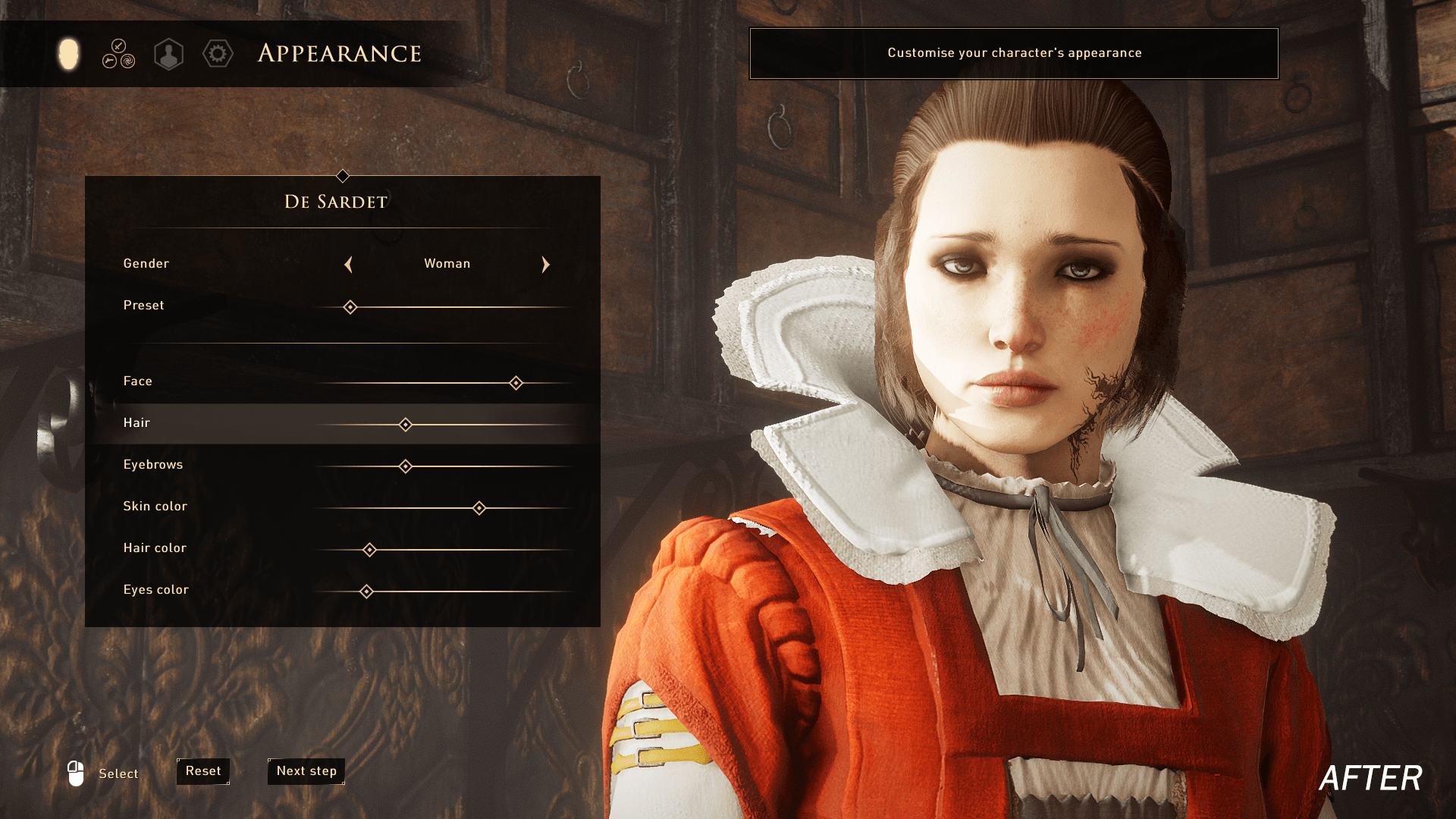This screenshot has height=819, width=1456.
Task: Switch to the skills tab icon
Action: [x=118, y=54]
